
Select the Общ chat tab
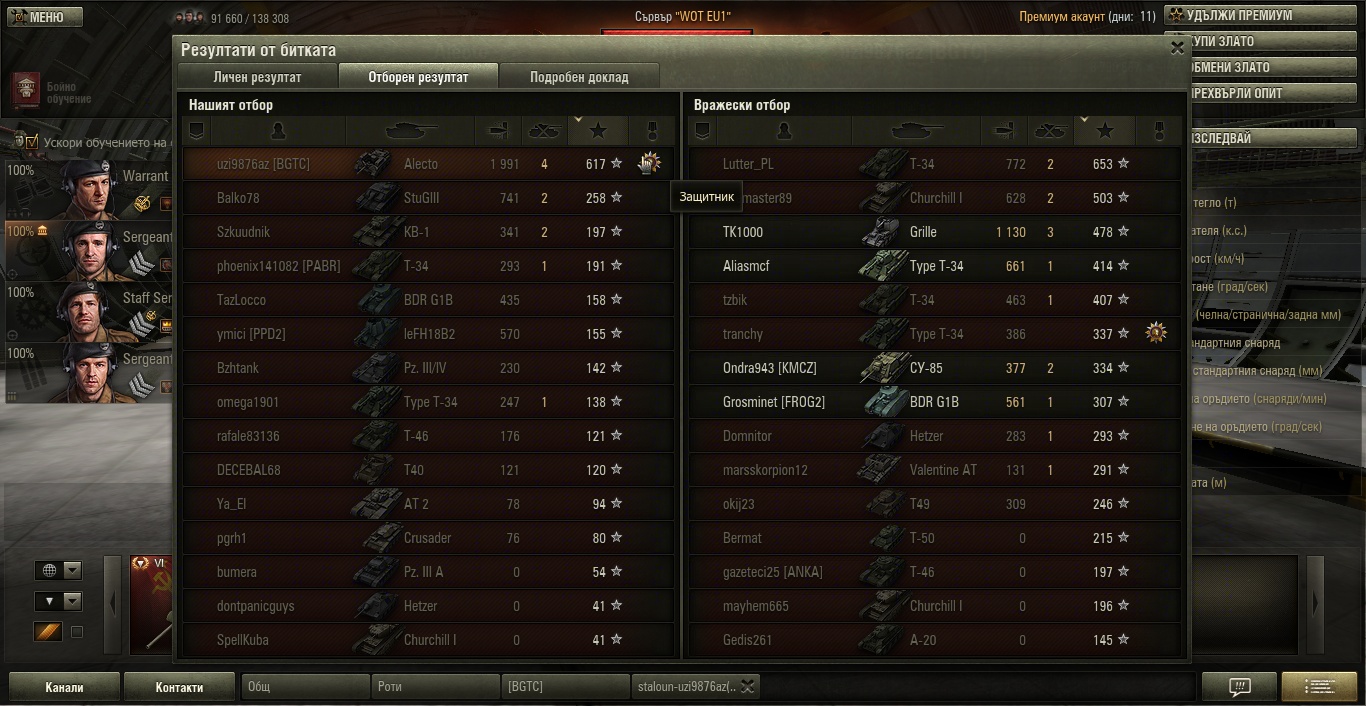click(x=304, y=687)
